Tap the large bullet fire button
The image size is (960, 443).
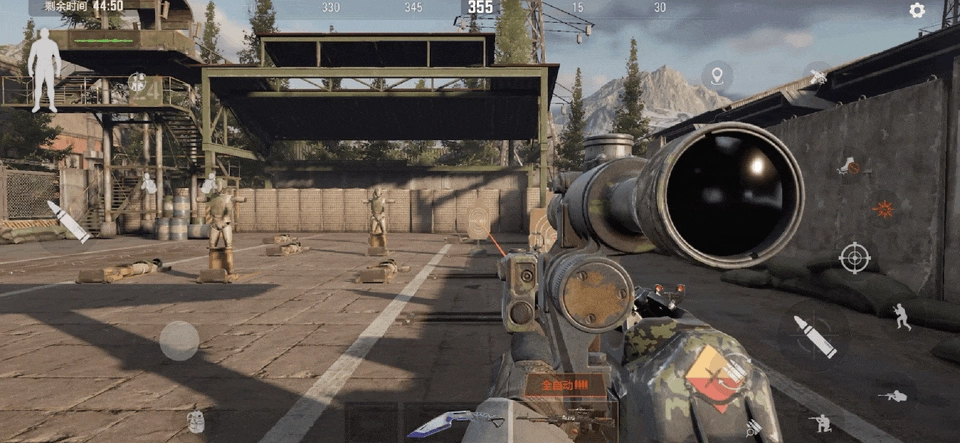pos(815,337)
